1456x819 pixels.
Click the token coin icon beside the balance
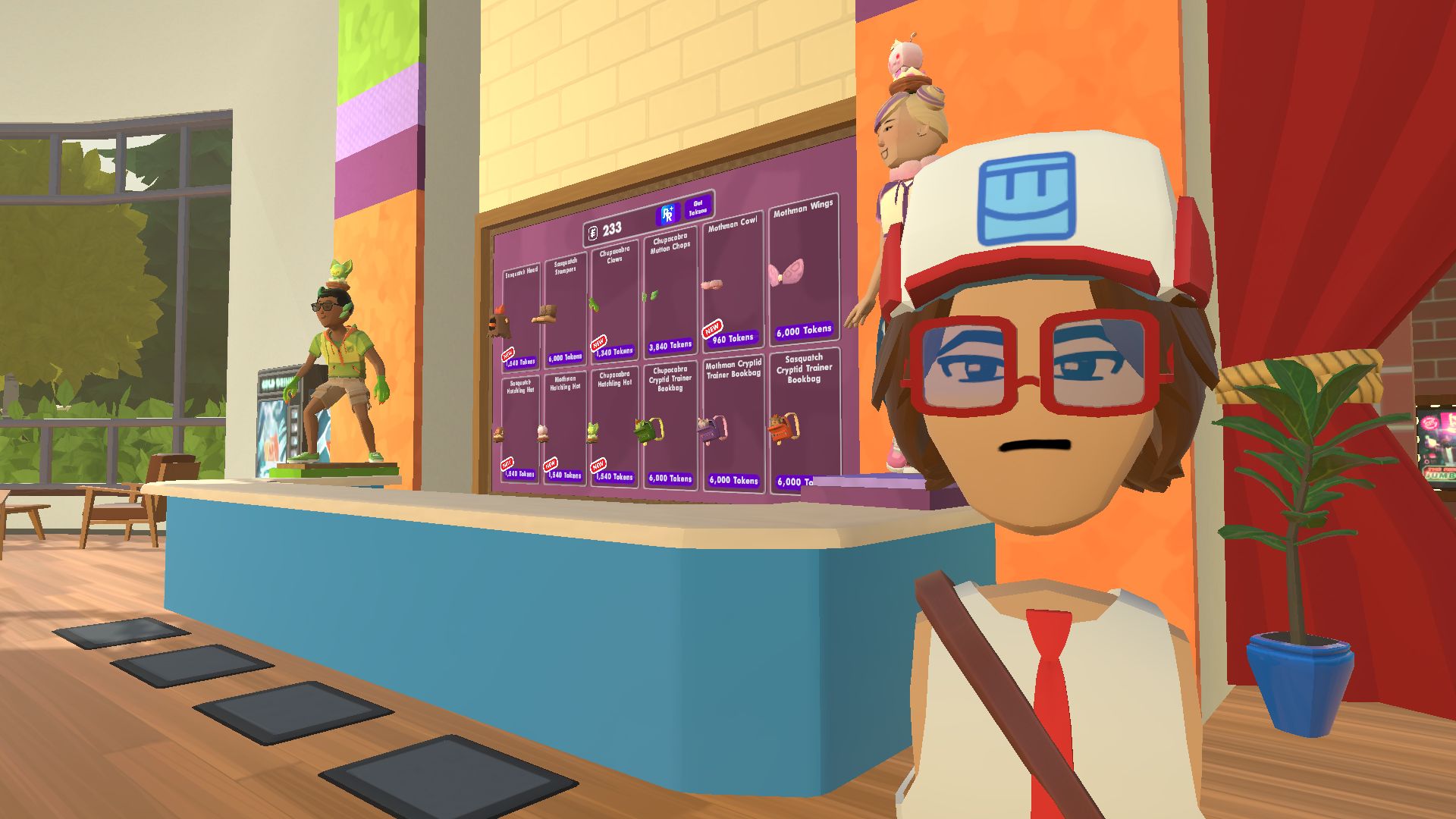point(593,233)
